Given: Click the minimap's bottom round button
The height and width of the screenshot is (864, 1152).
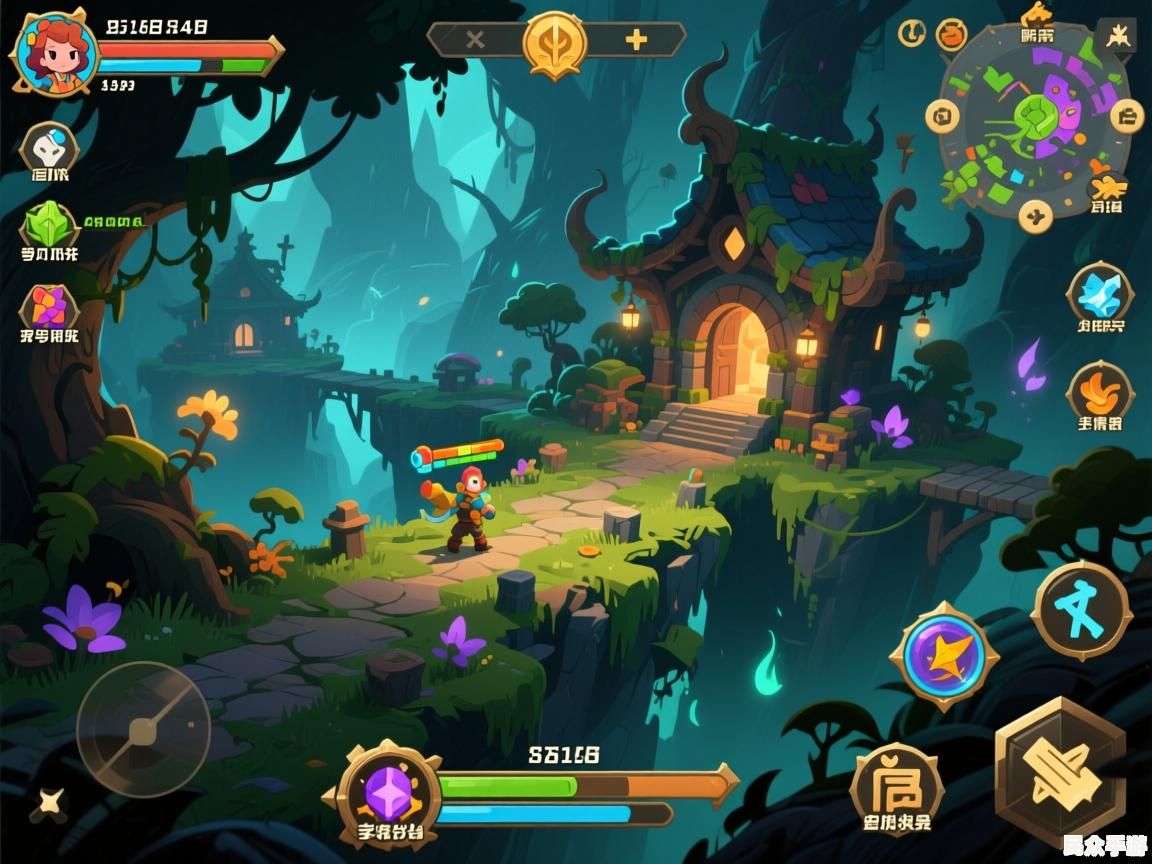Looking at the screenshot, I should pyautogui.click(x=1035, y=214).
